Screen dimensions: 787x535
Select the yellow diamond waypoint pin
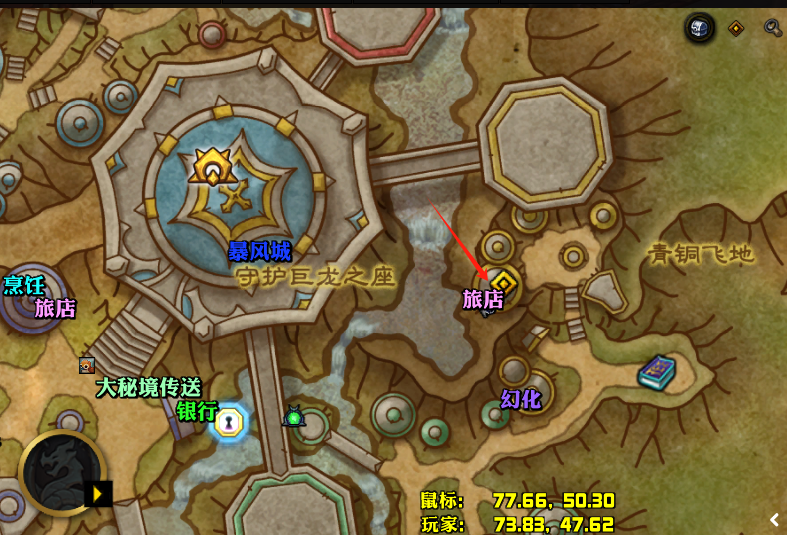coord(504,281)
